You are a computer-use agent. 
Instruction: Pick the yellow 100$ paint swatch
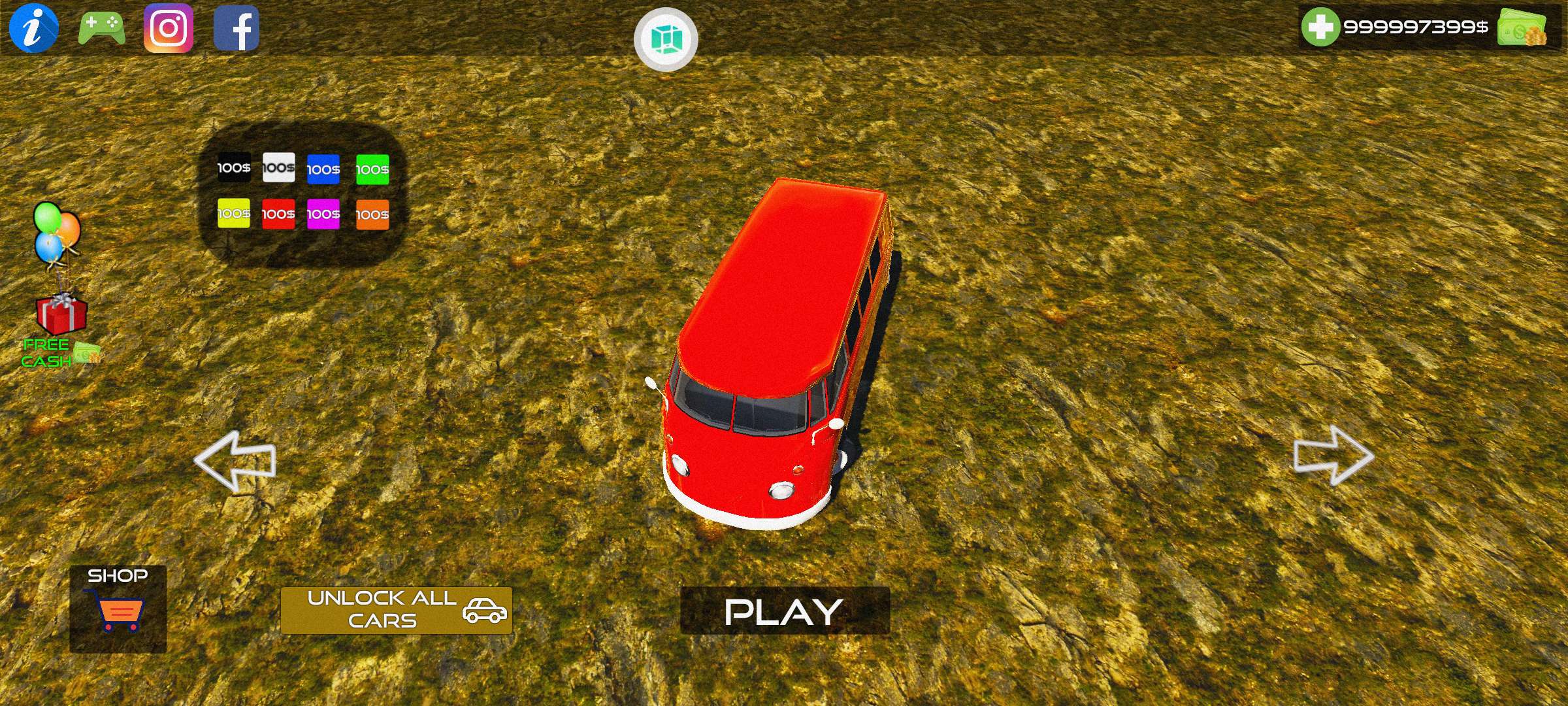[x=233, y=213]
